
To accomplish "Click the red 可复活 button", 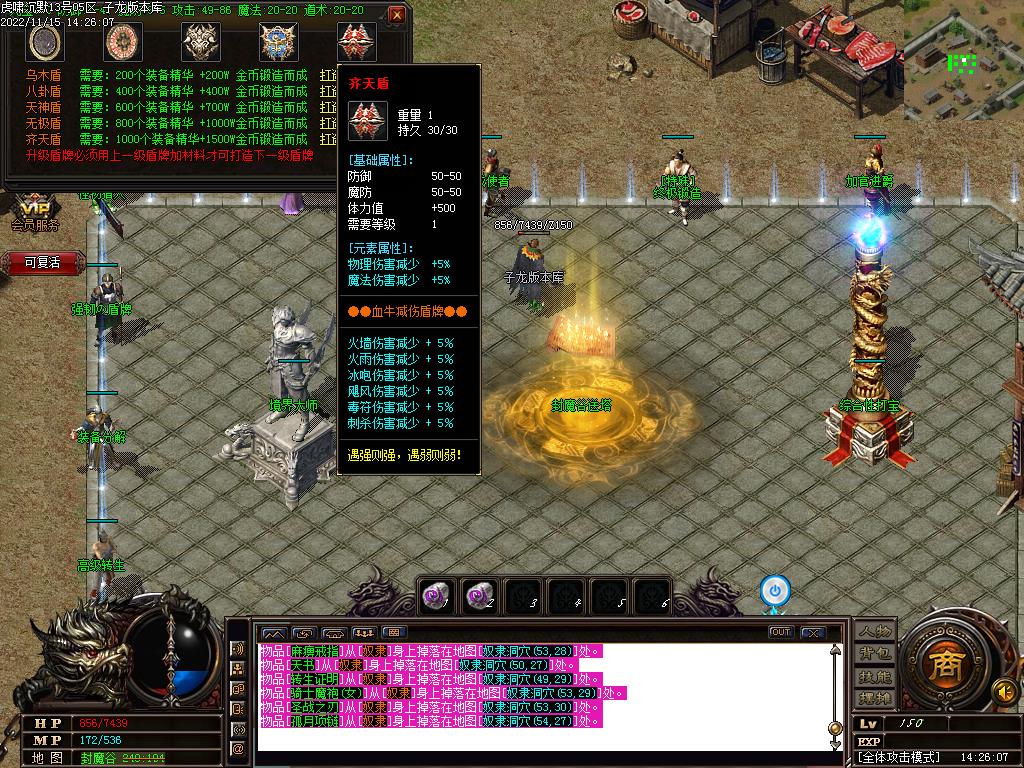I will tap(43, 263).
